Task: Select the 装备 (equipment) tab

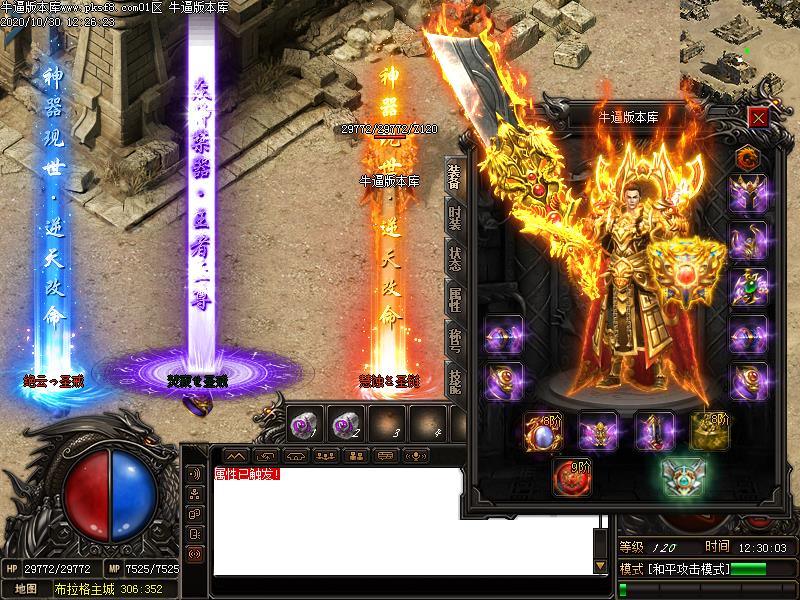Action: point(455,176)
